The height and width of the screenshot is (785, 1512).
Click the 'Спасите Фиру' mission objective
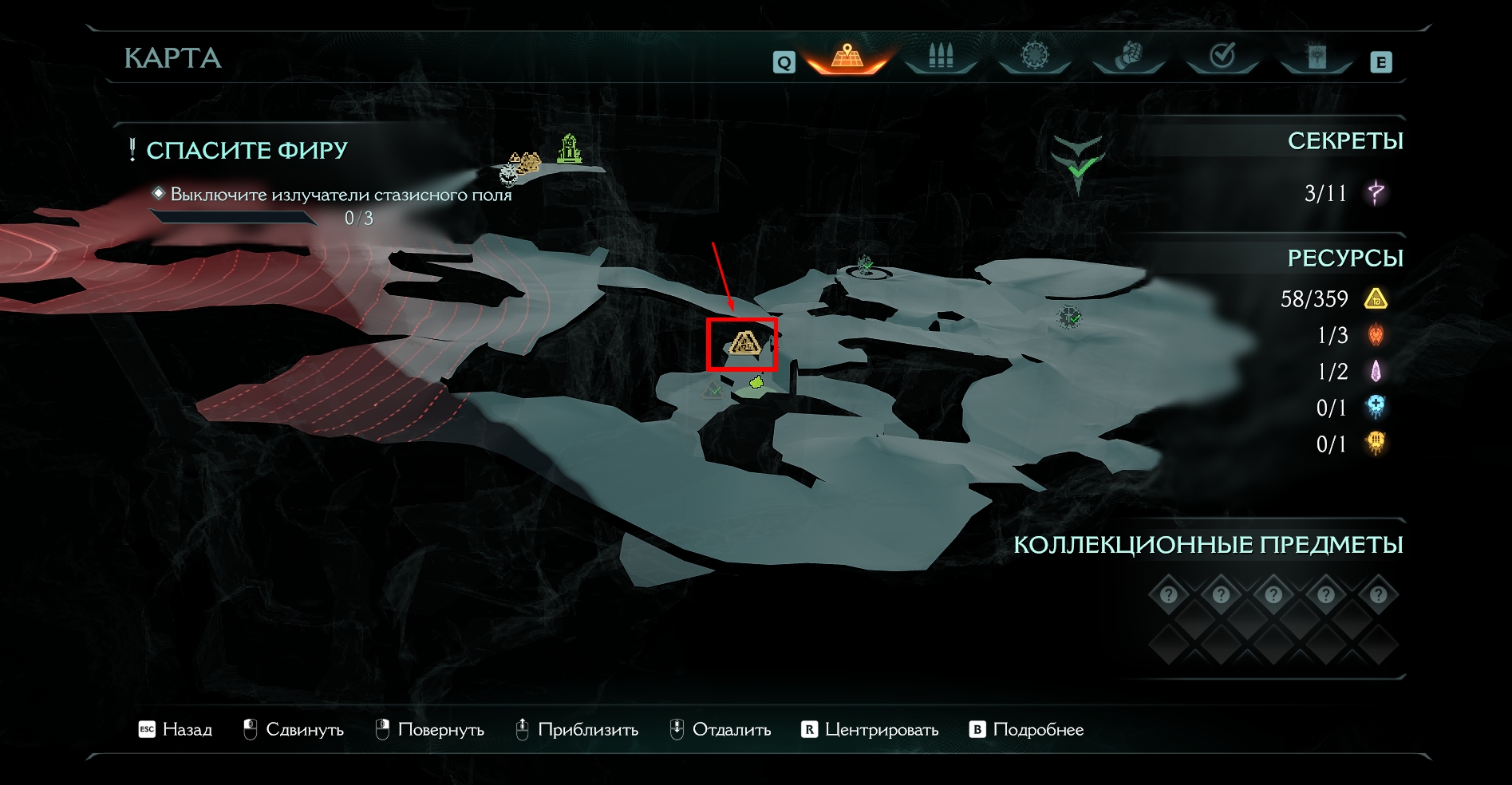(247, 150)
